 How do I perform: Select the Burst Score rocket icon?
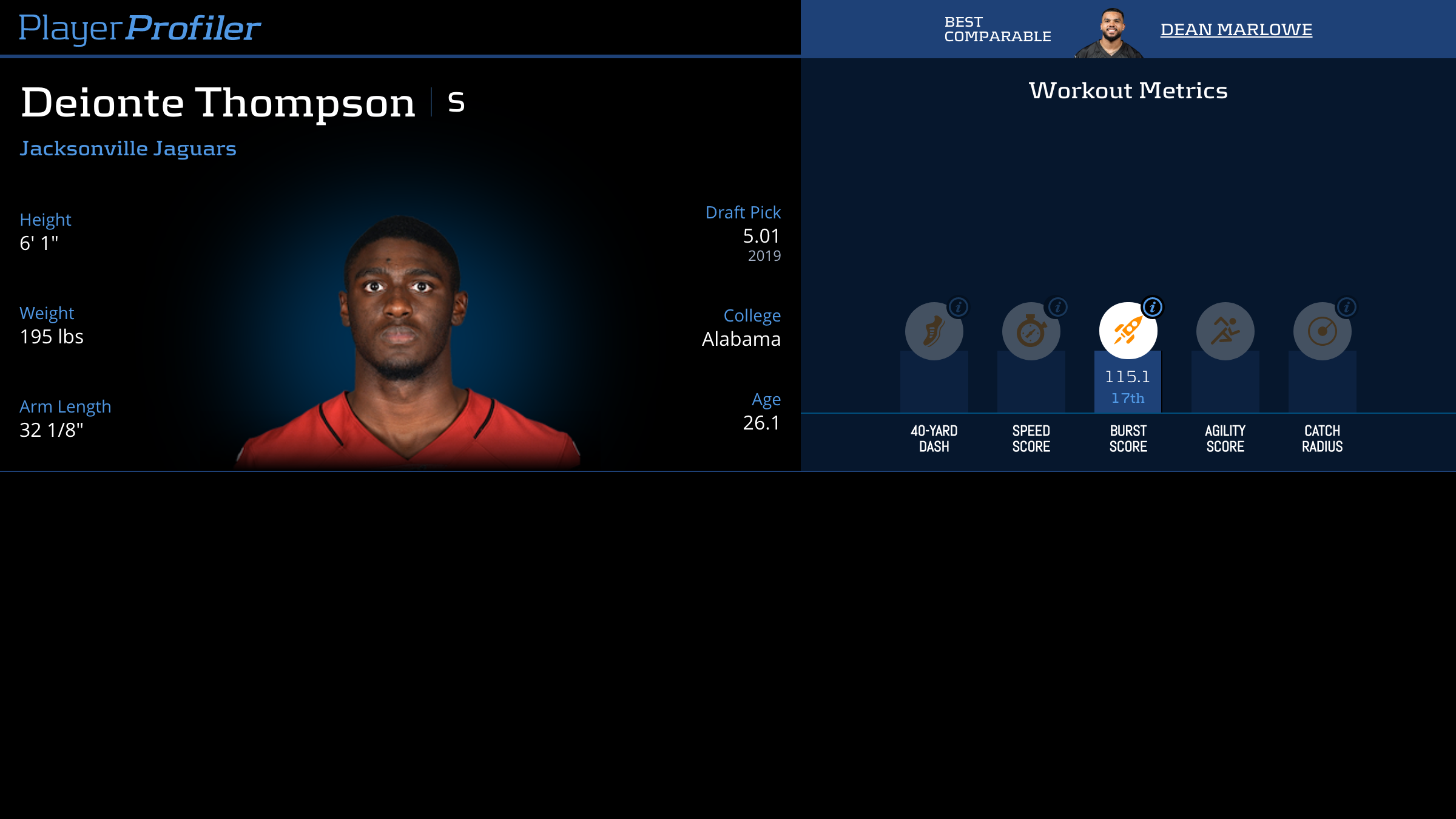pos(1128,331)
